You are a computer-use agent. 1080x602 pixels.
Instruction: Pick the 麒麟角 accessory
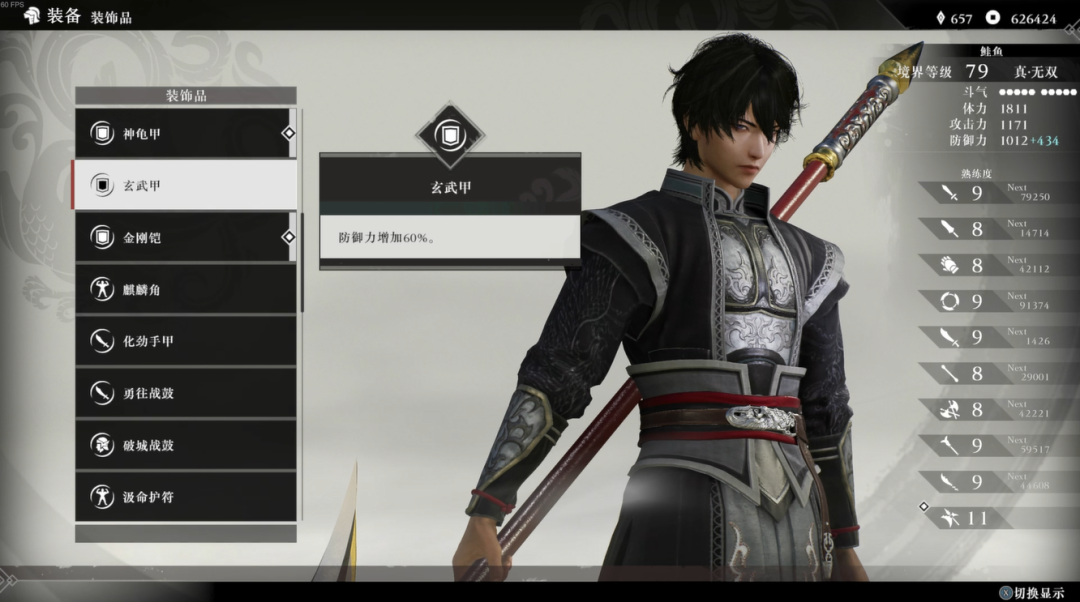click(185, 289)
